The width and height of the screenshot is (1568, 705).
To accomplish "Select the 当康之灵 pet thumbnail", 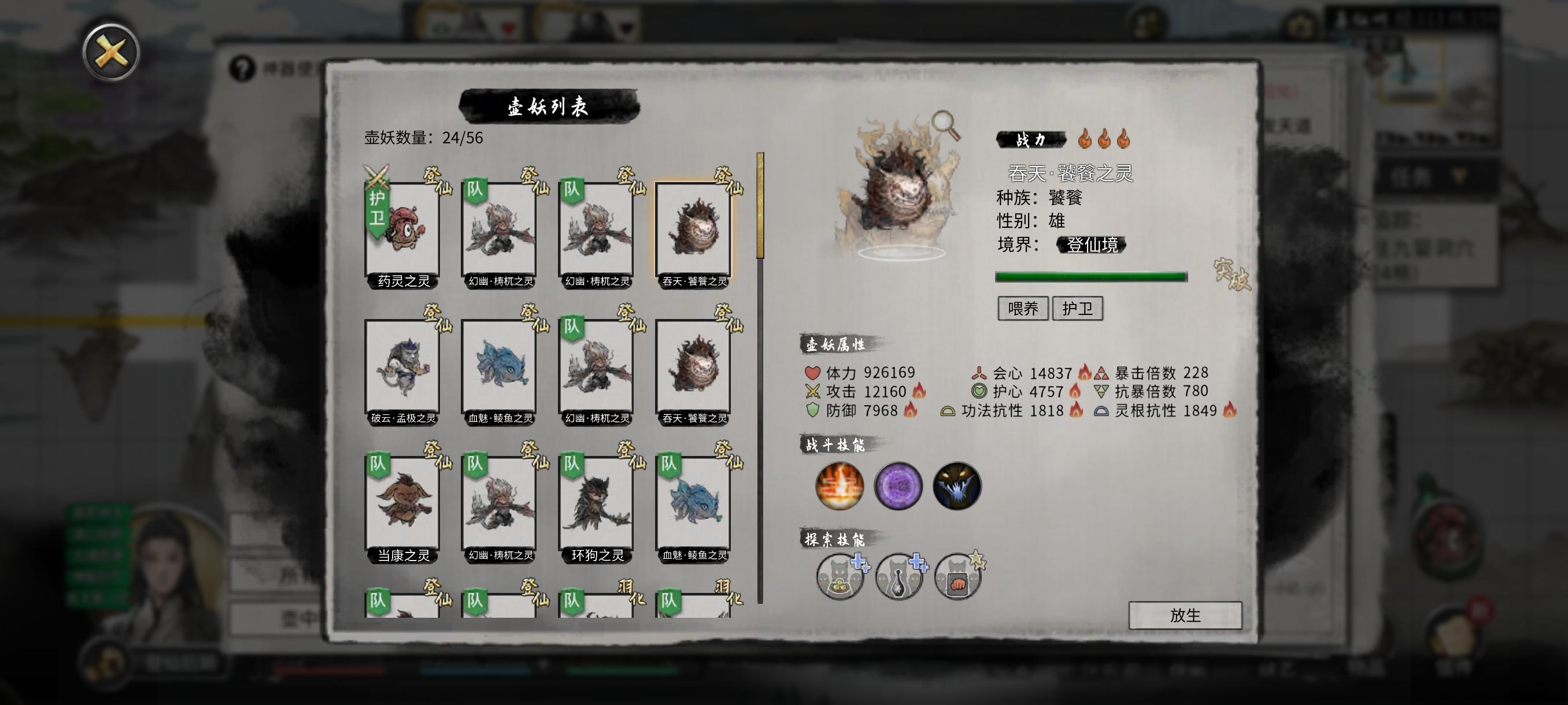I will pos(404,507).
